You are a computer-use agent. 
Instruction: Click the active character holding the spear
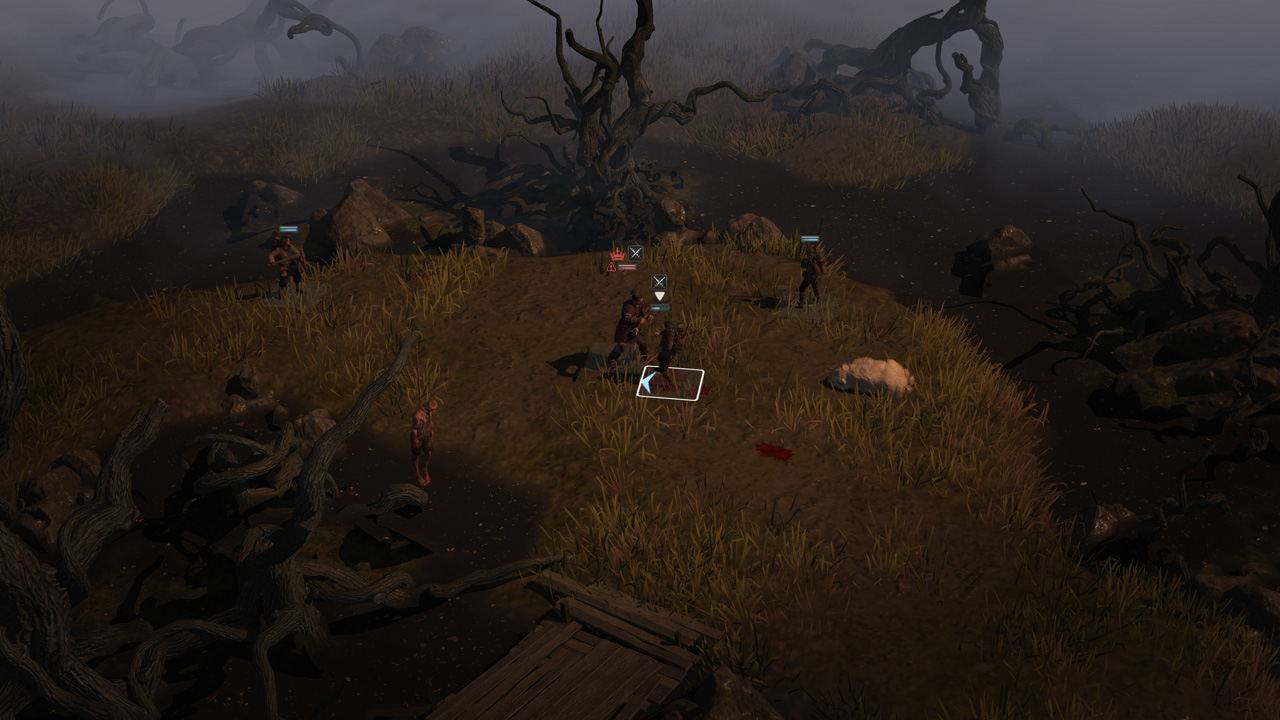(668, 345)
